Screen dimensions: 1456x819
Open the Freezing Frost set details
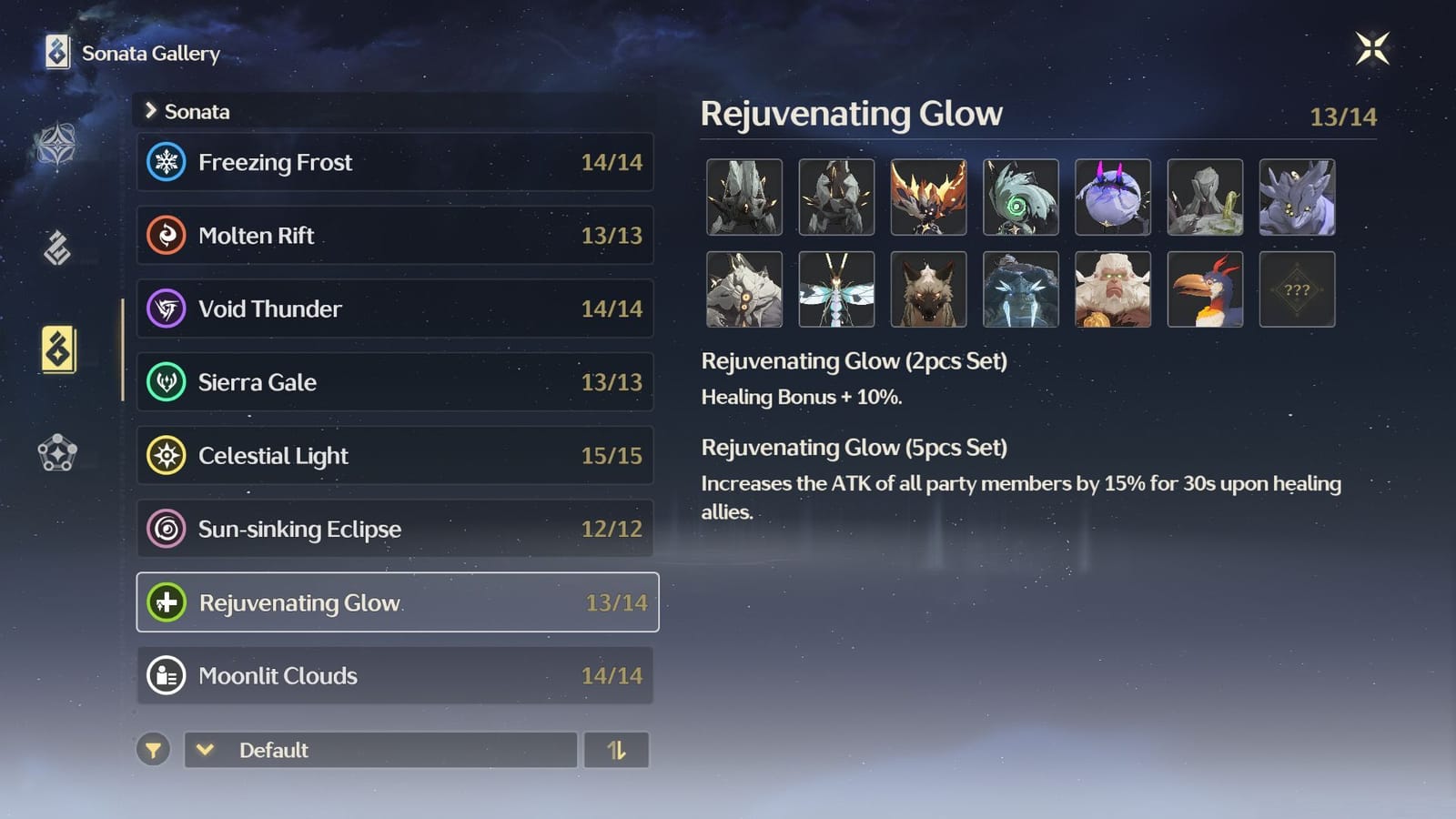pyautogui.click(x=396, y=162)
